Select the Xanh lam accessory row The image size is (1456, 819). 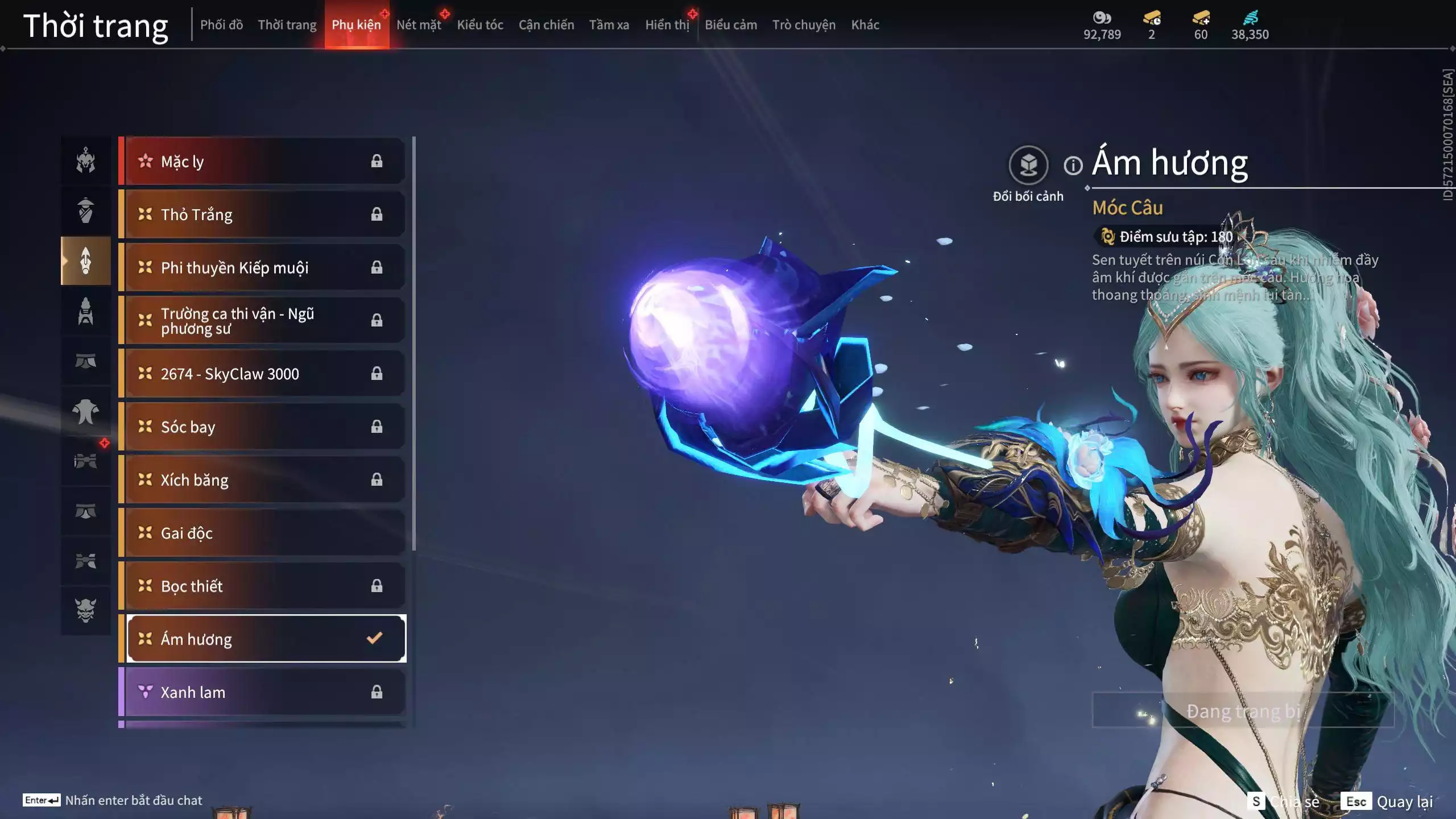point(264,692)
